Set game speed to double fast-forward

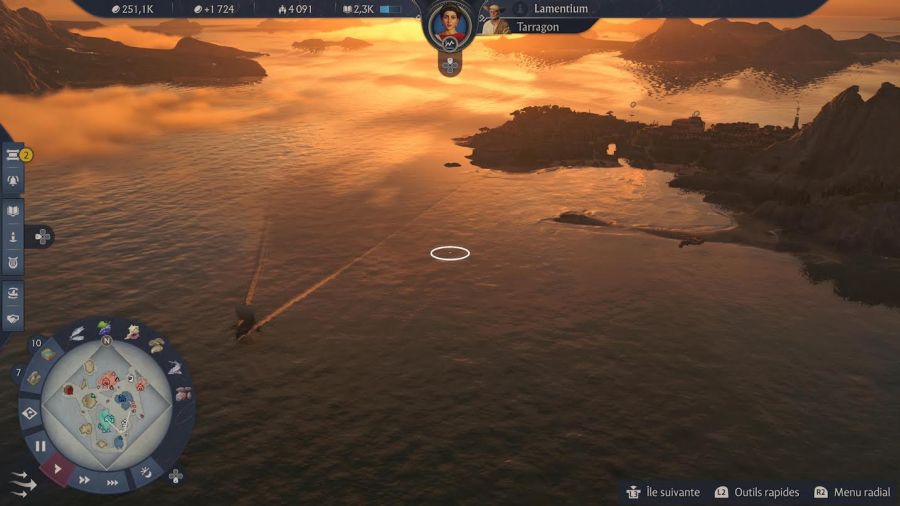pos(85,479)
